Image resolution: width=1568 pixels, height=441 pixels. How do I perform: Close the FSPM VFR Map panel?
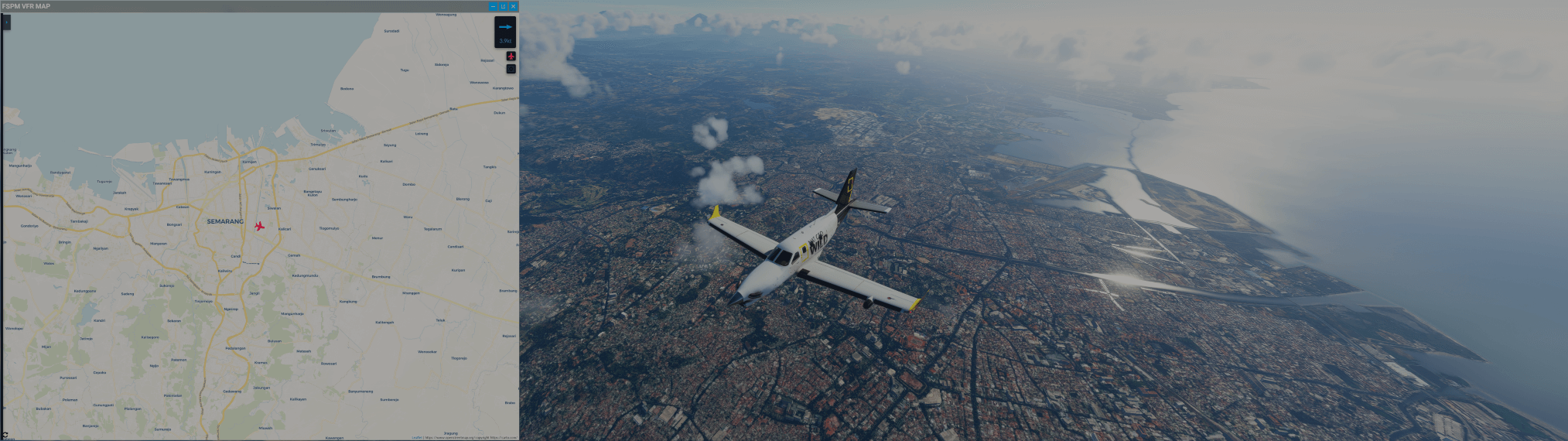[513, 6]
